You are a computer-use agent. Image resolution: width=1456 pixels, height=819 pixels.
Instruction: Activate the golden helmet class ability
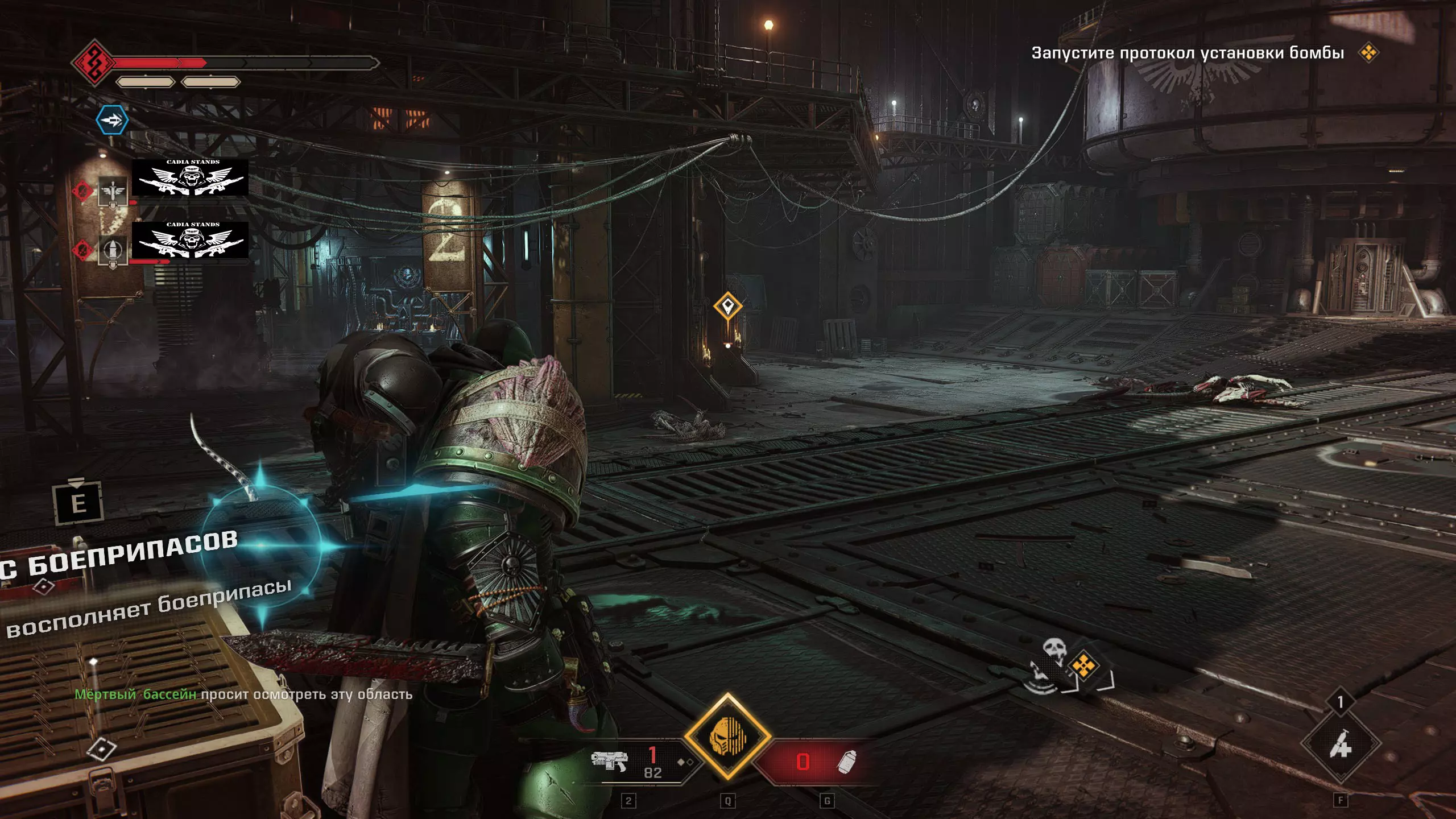pos(727,738)
